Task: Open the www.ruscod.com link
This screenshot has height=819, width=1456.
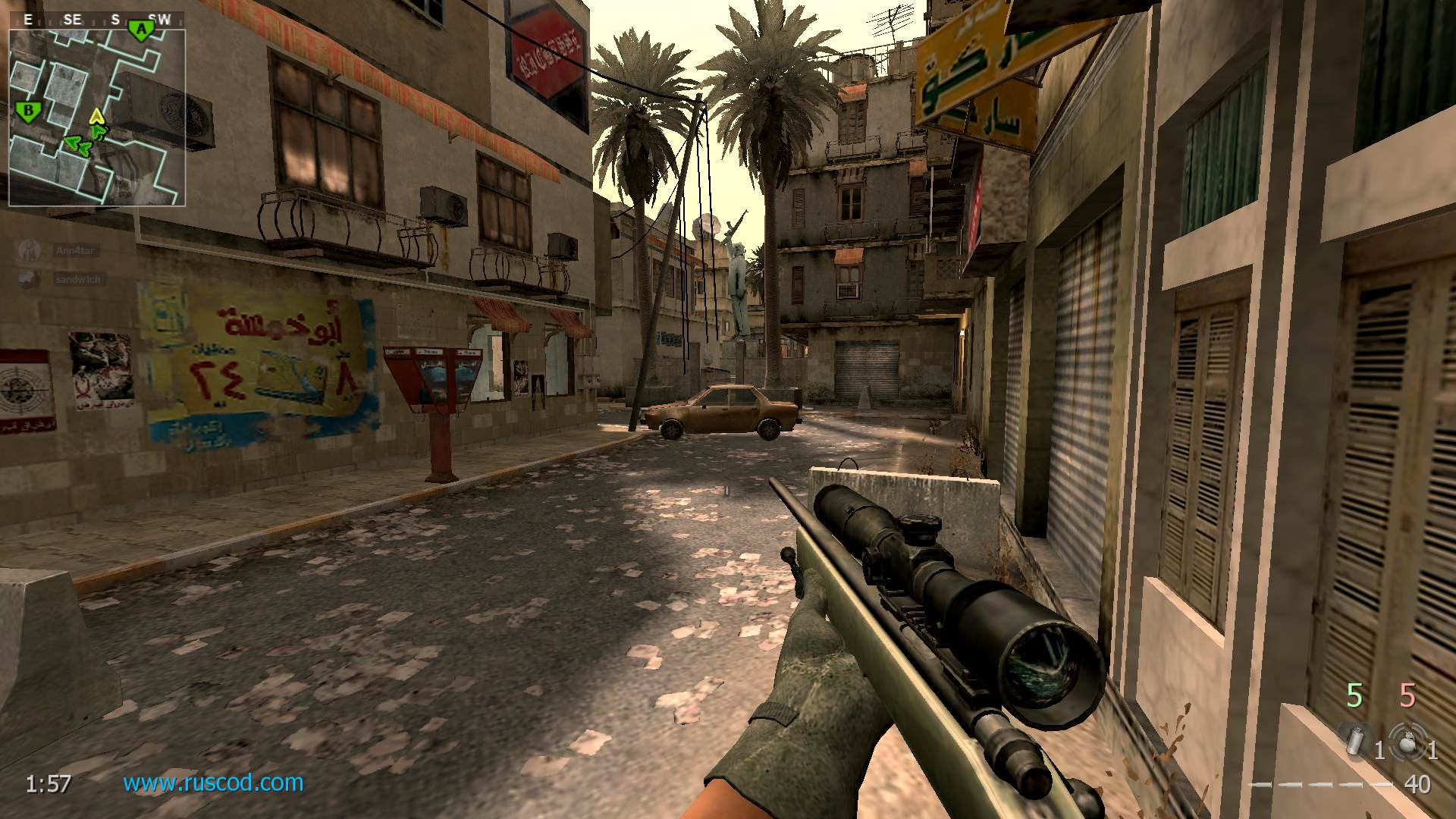Action: (213, 783)
